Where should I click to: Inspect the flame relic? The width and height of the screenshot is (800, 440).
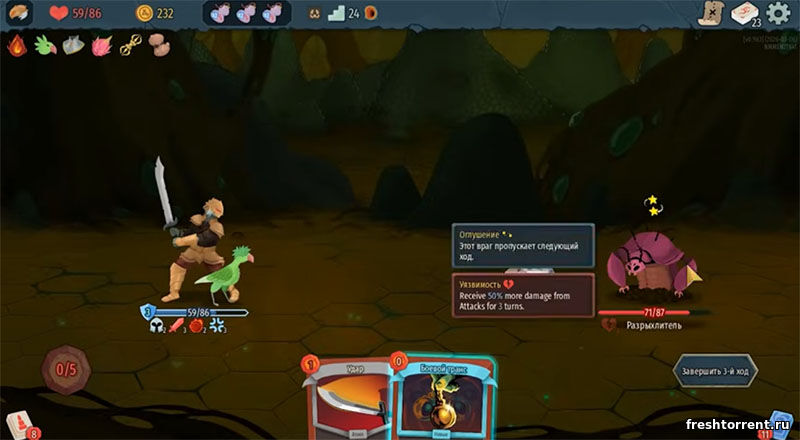16,45
